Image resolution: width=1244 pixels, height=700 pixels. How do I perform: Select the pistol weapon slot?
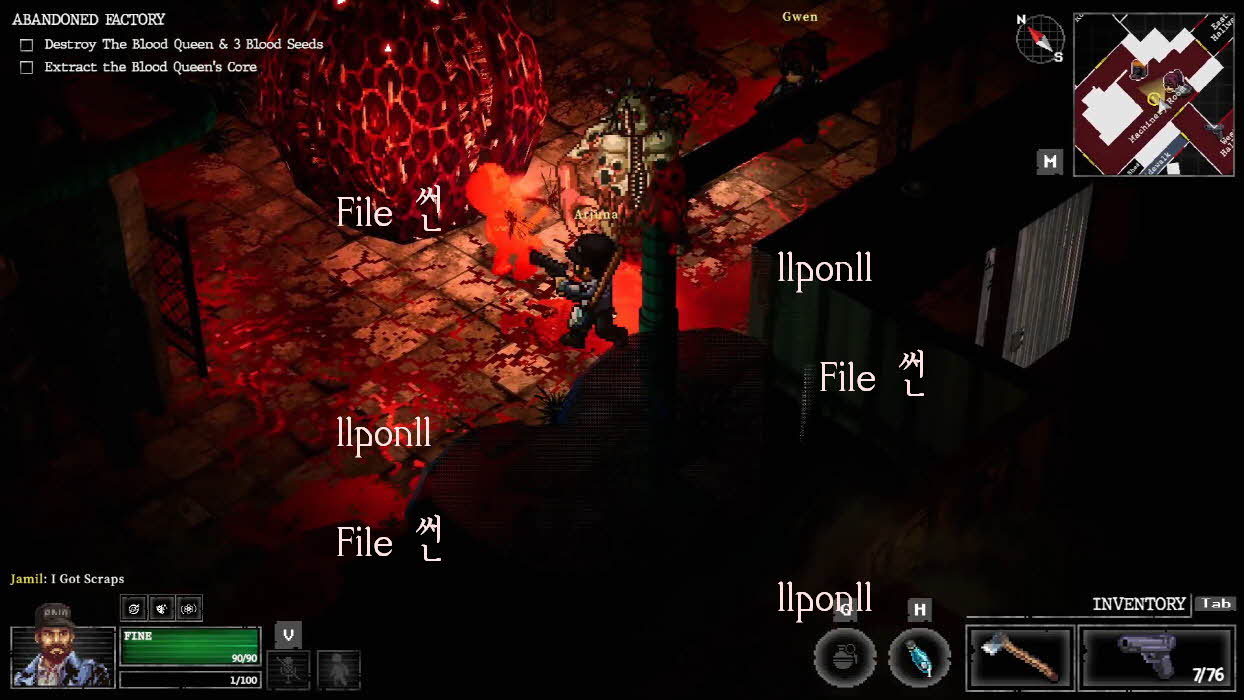(x=1157, y=657)
